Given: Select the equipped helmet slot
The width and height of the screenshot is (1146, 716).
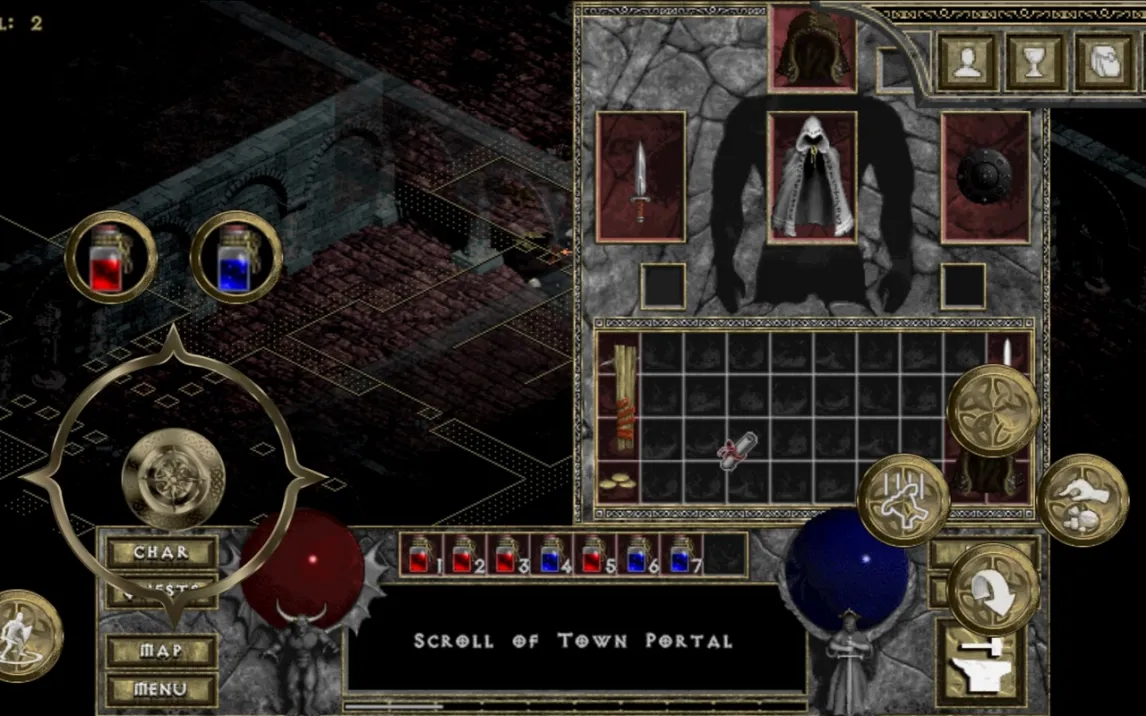Looking at the screenshot, I should tap(812, 50).
